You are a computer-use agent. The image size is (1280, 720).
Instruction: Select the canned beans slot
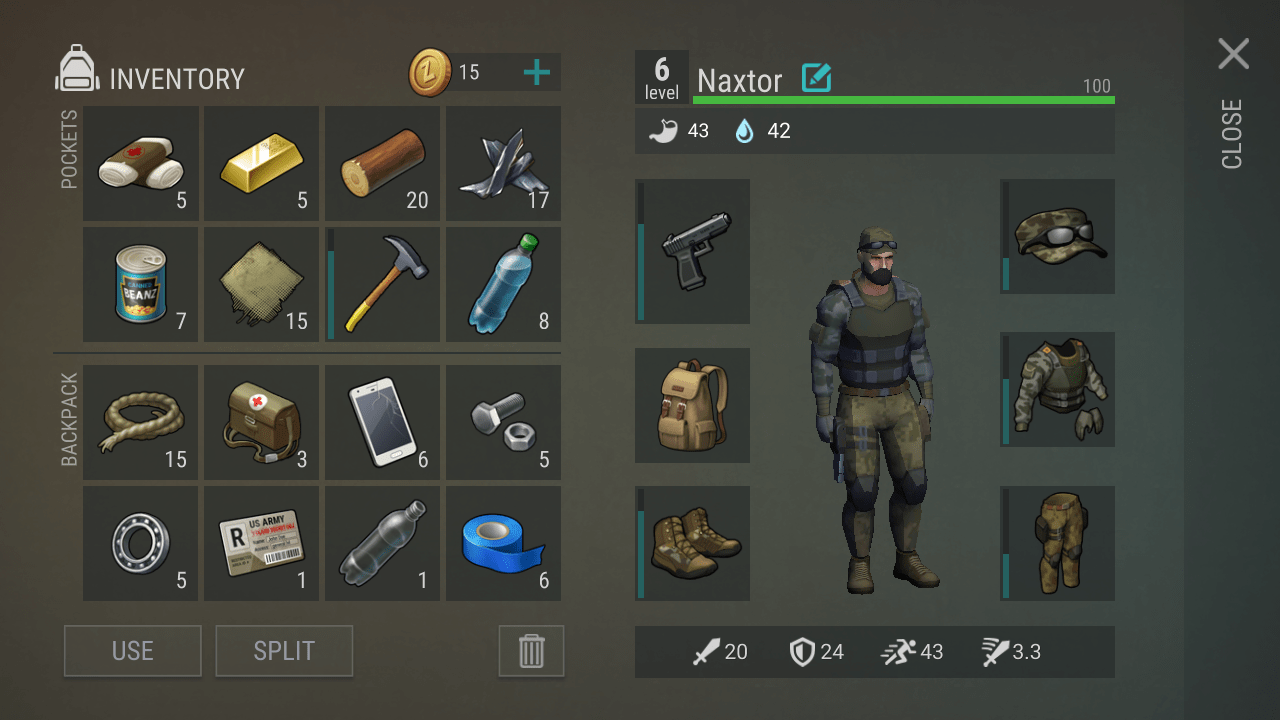pyautogui.click(x=140, y=285)
